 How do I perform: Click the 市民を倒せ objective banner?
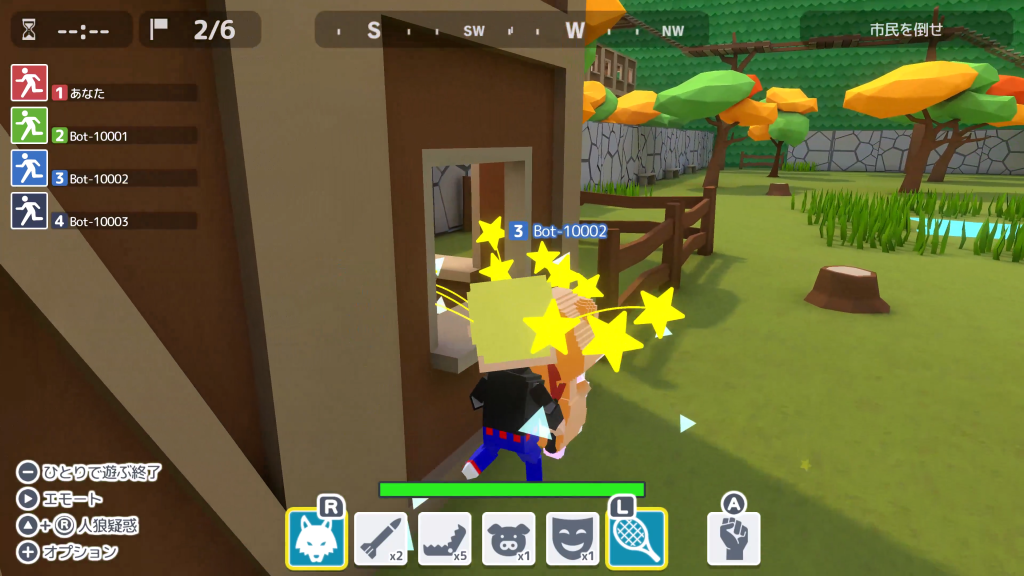click(x=905, y=29)
